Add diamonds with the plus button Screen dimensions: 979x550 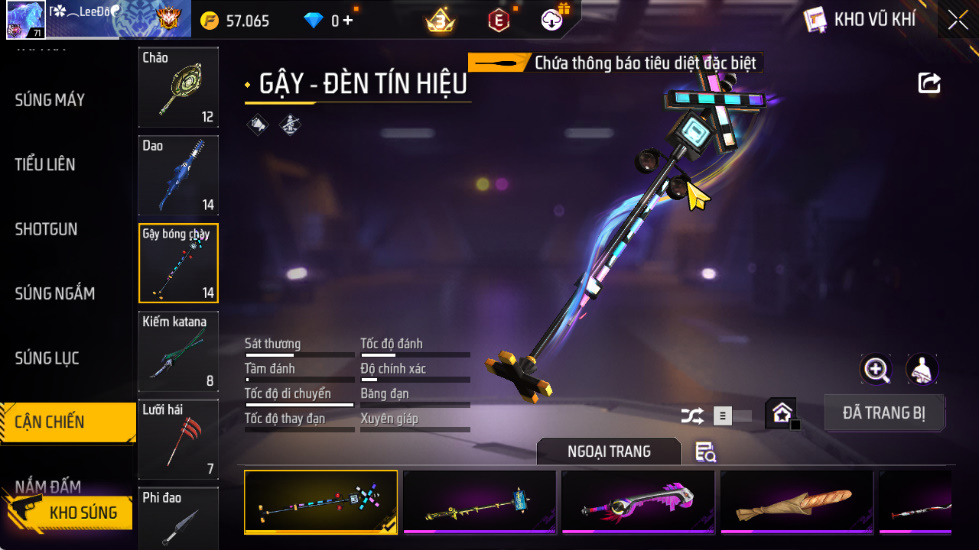point(348,20)
